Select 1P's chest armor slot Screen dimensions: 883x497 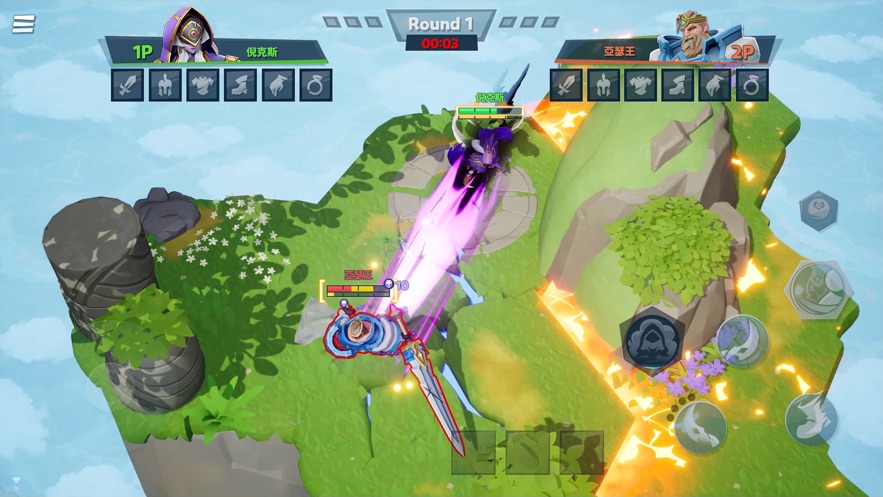[203, 85]
